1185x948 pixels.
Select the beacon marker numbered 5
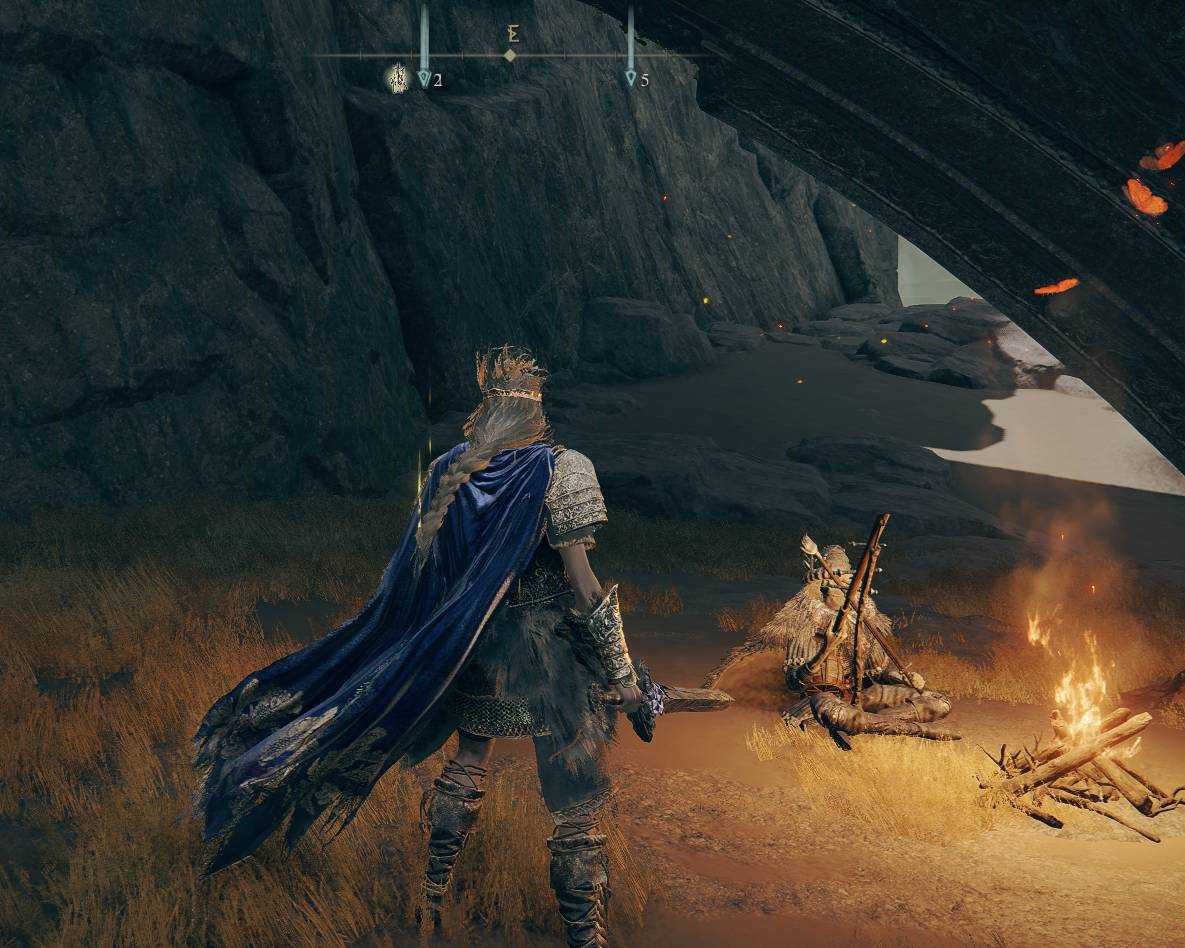click(631, 77)
